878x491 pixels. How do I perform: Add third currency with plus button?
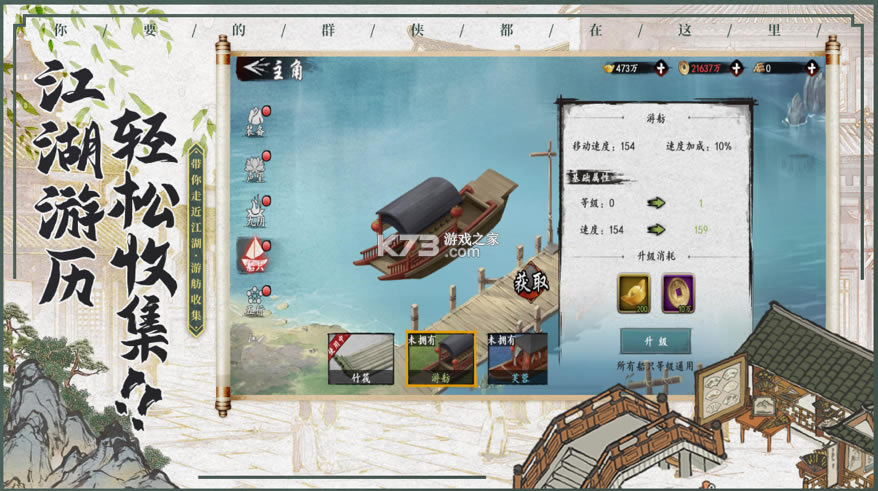tap(810, 68)
